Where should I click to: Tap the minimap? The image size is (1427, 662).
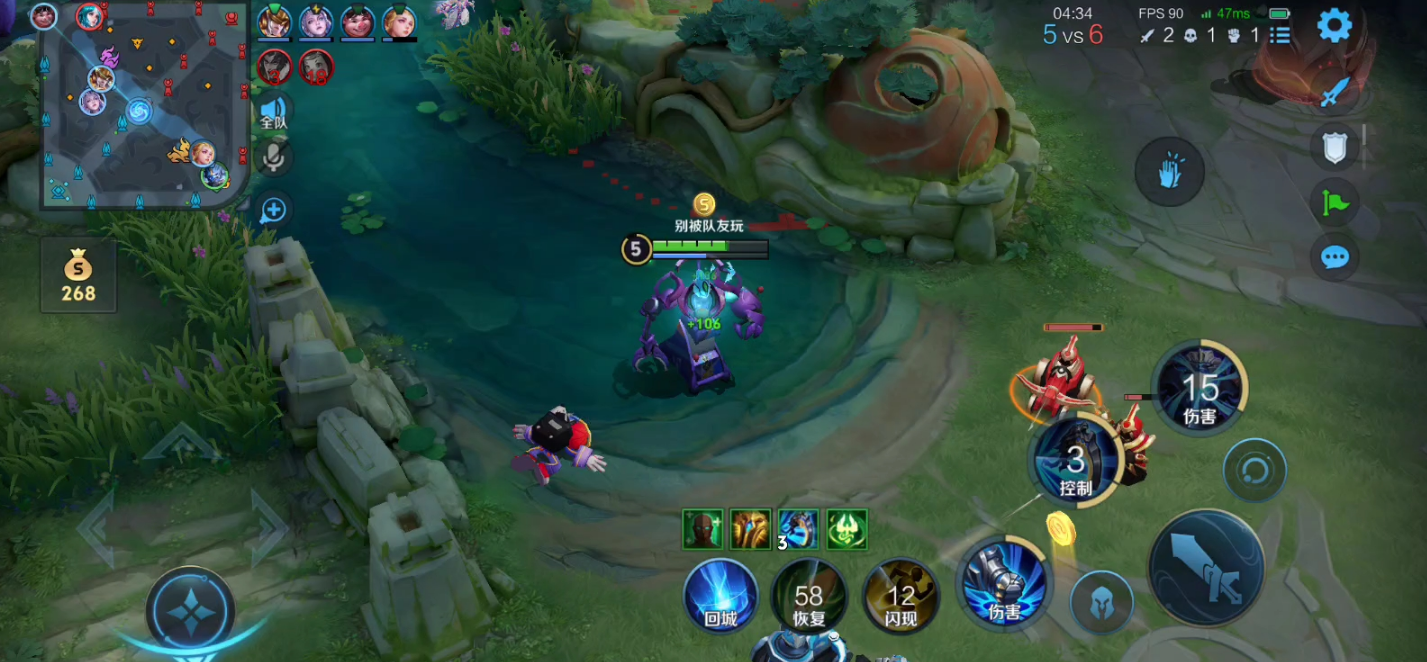[141, 105]
